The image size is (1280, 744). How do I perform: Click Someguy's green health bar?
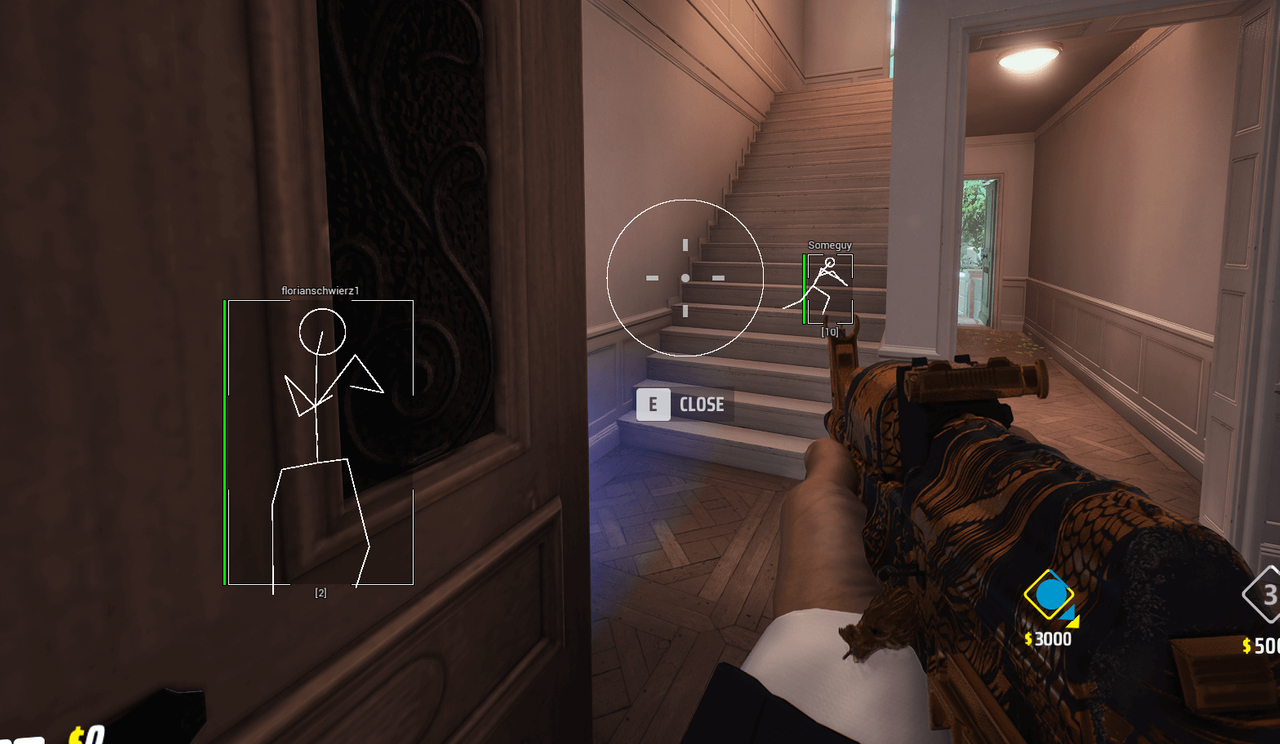coord(804,290)
